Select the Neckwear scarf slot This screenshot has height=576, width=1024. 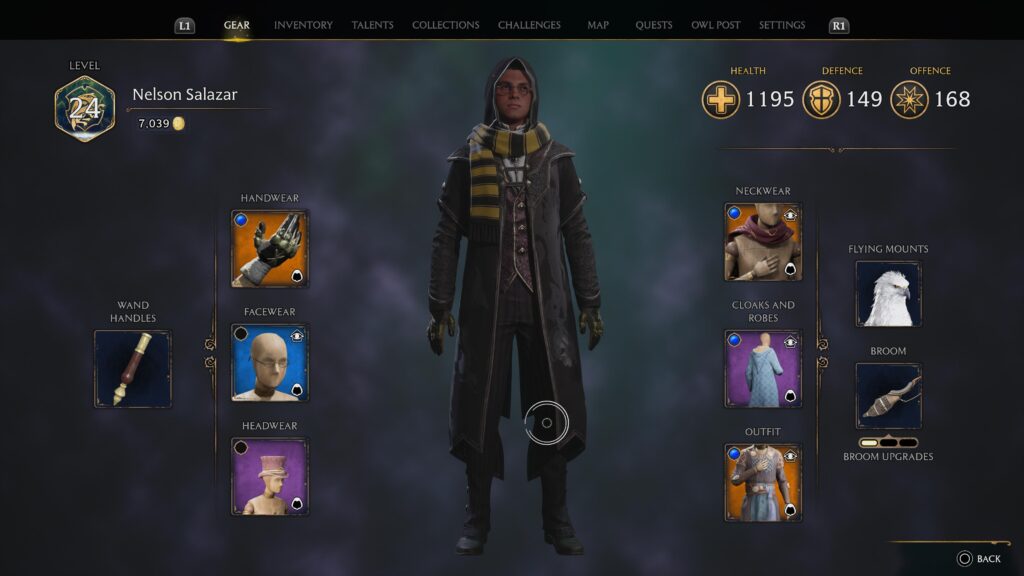(763, 241)
